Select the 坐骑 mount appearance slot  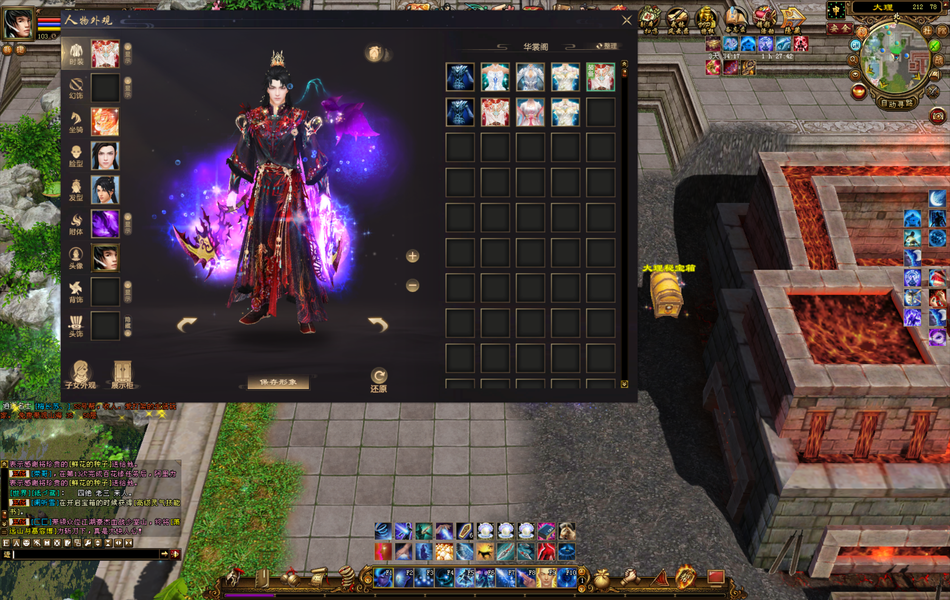click(x=105, y=122)
